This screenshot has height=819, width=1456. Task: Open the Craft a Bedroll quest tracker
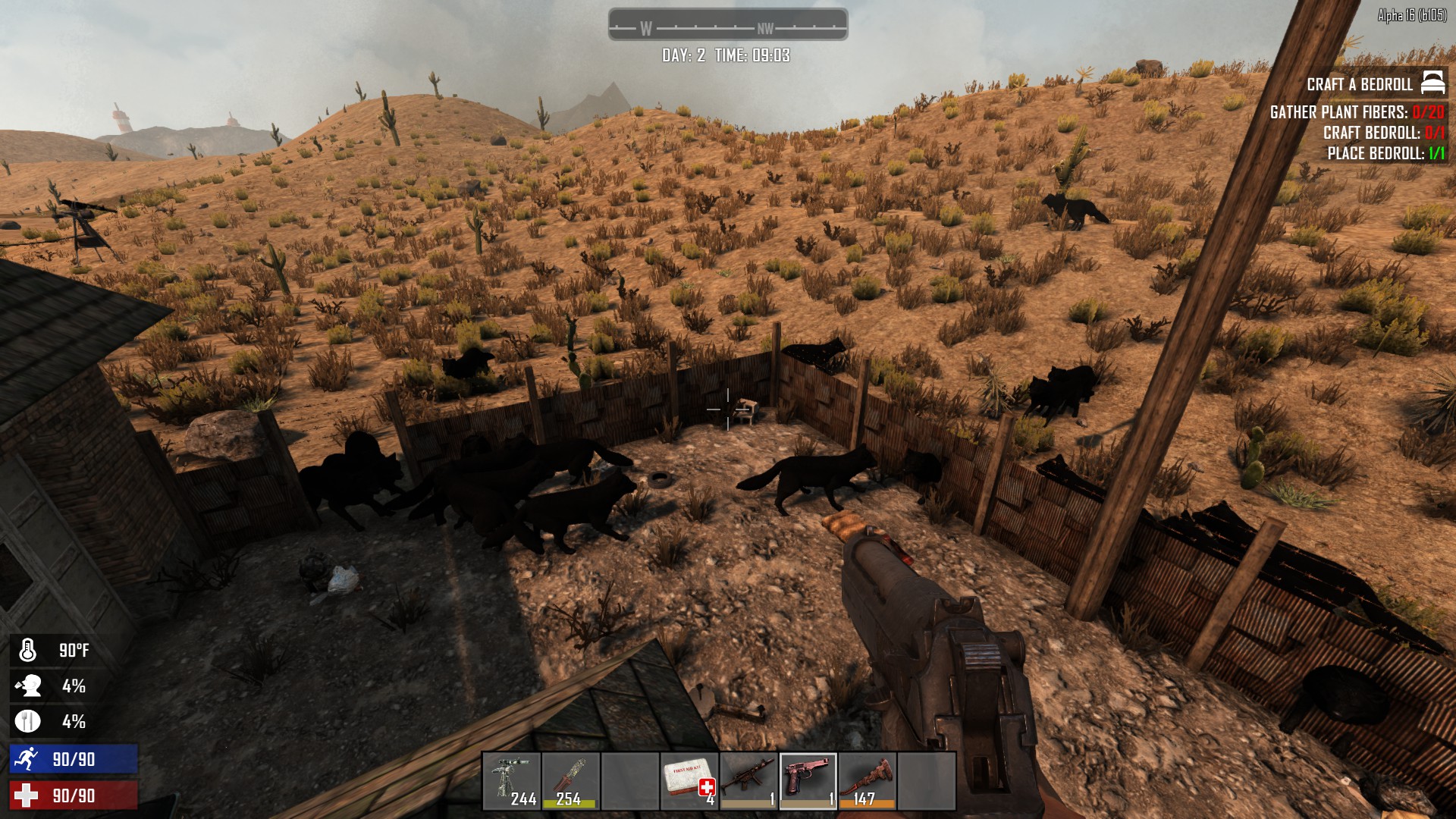(x=1360, y=84)
